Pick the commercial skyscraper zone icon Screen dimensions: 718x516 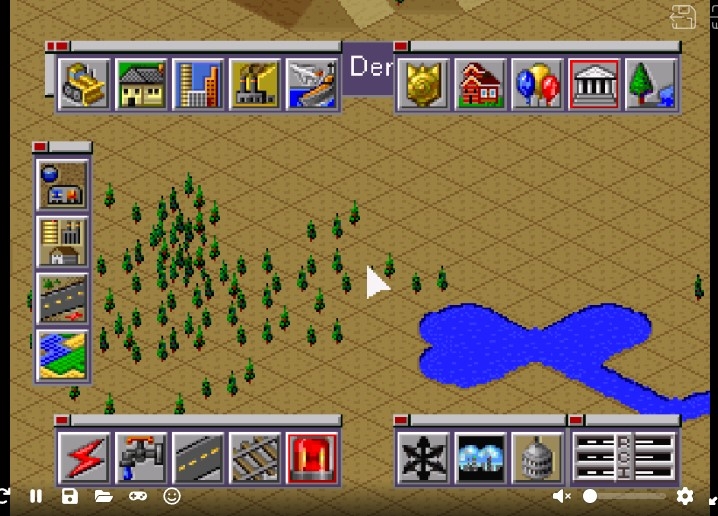tap(198, 84)
